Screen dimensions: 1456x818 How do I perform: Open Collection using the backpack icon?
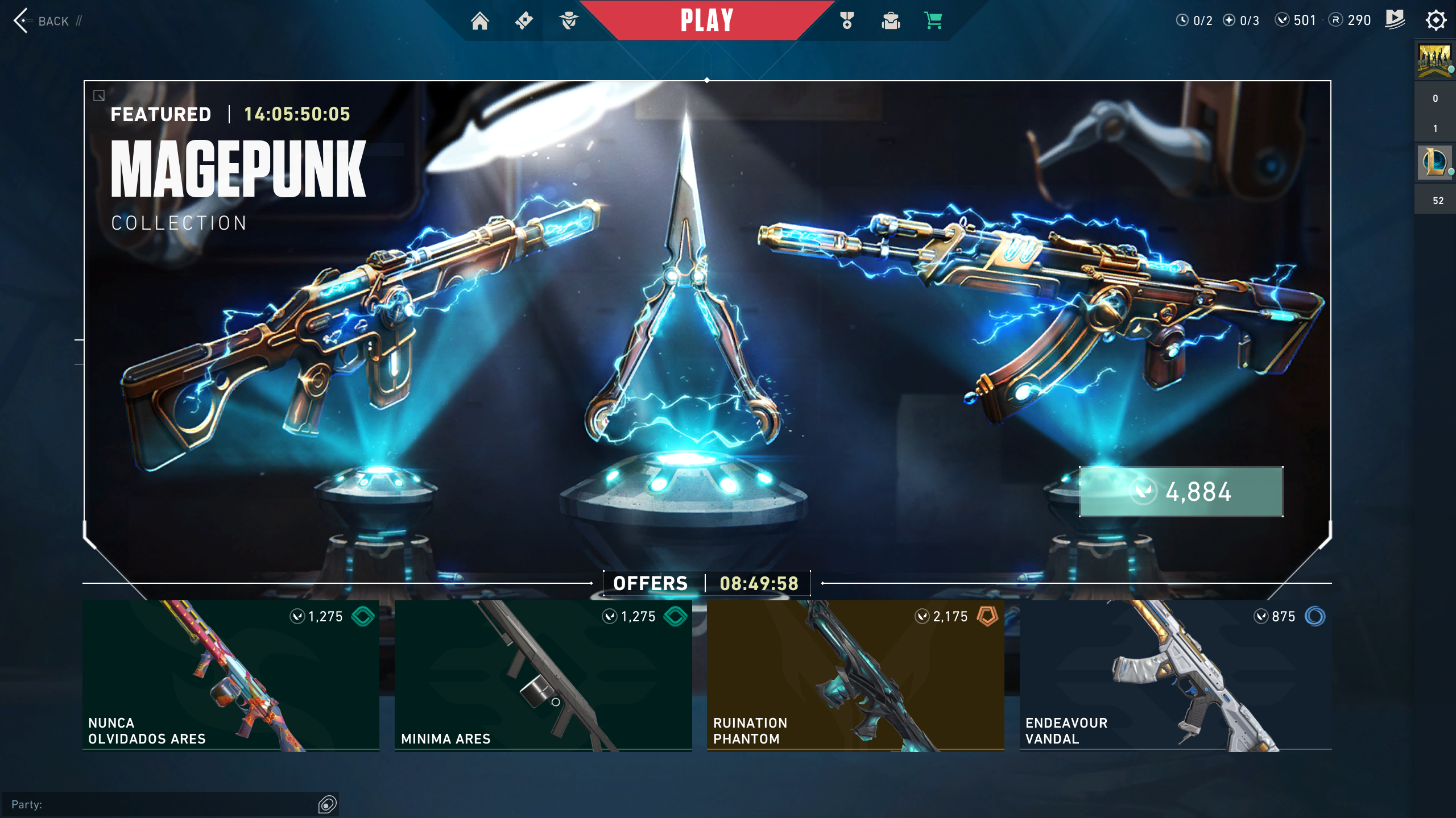(x=891, y=20)
